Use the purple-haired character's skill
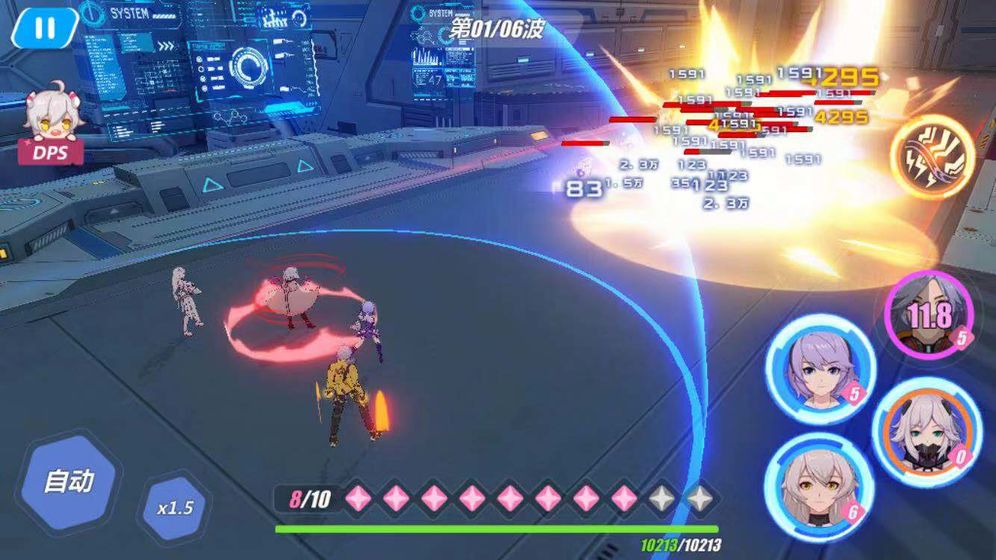The width and height of the screenshot is (996, 560). point(813,363)
